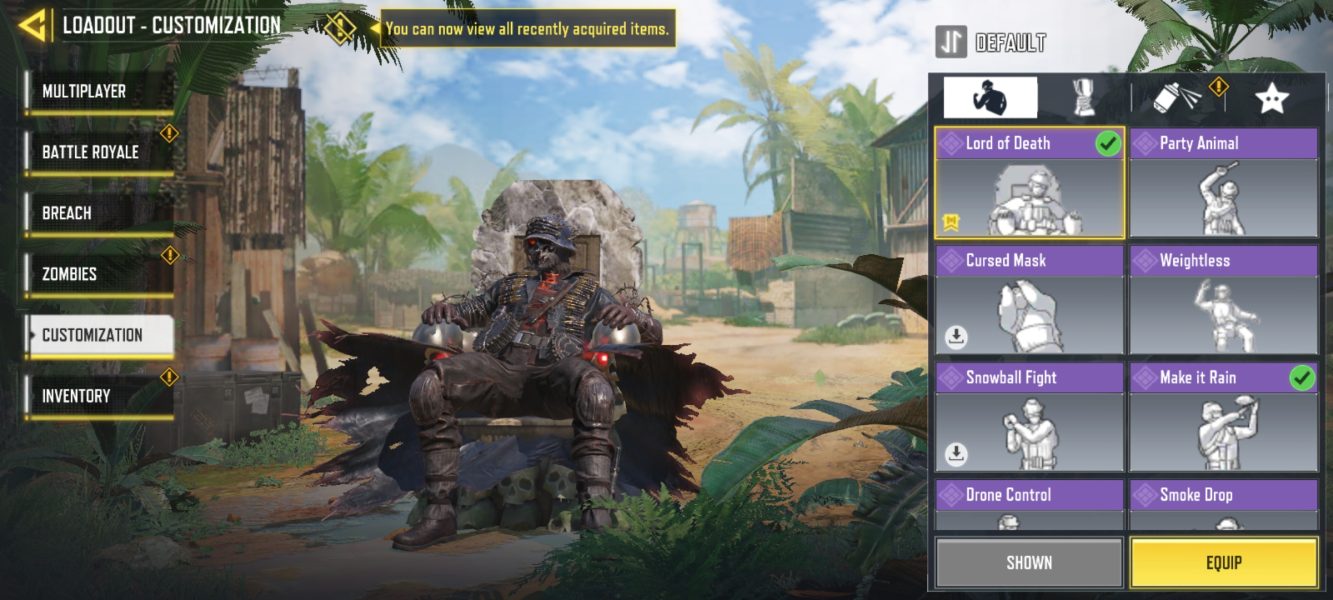Switch to the spray can tab
The image size is (1333, 600).
(1177, 98)
